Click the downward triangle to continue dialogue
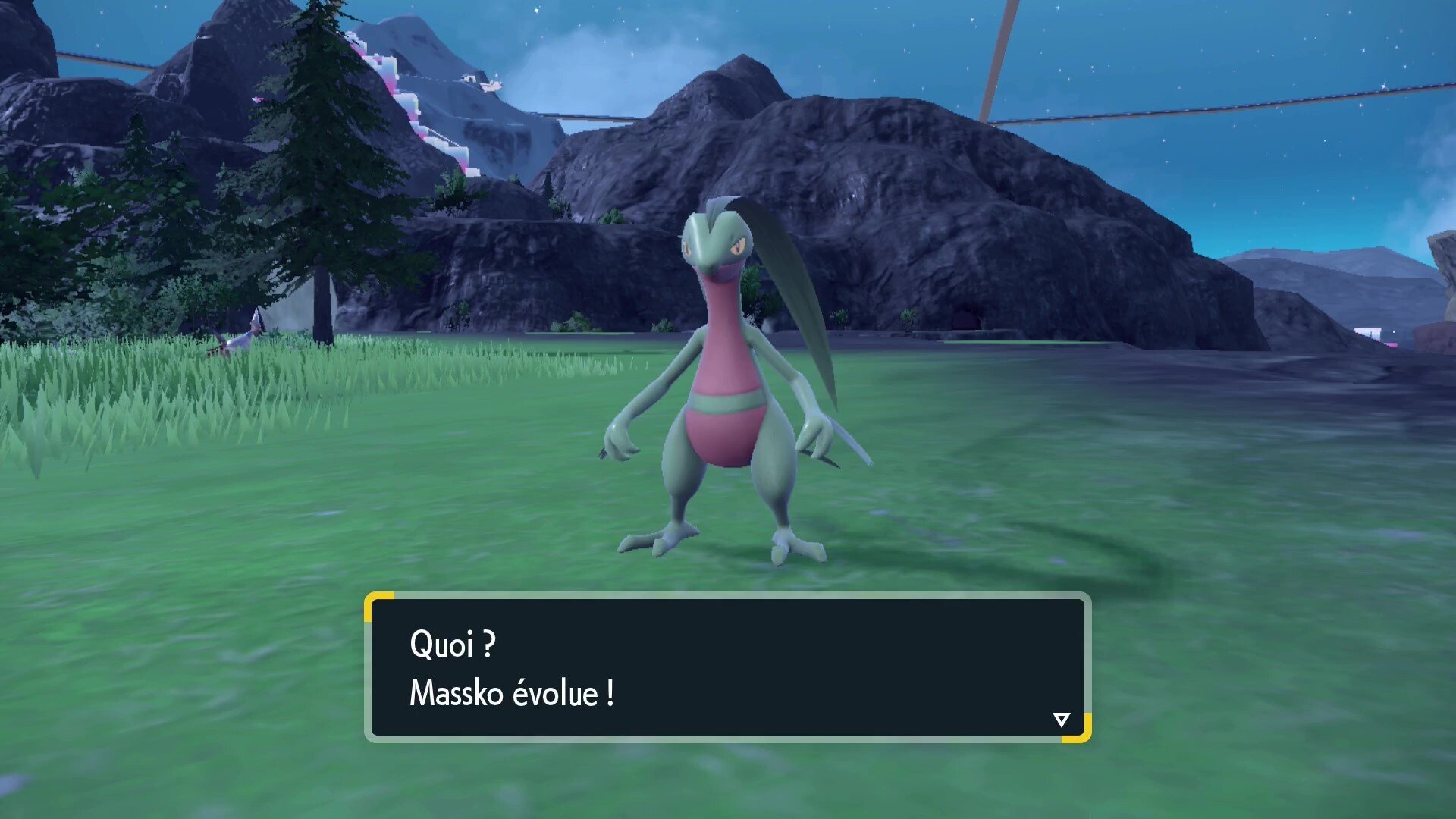 coord(1060,720)
